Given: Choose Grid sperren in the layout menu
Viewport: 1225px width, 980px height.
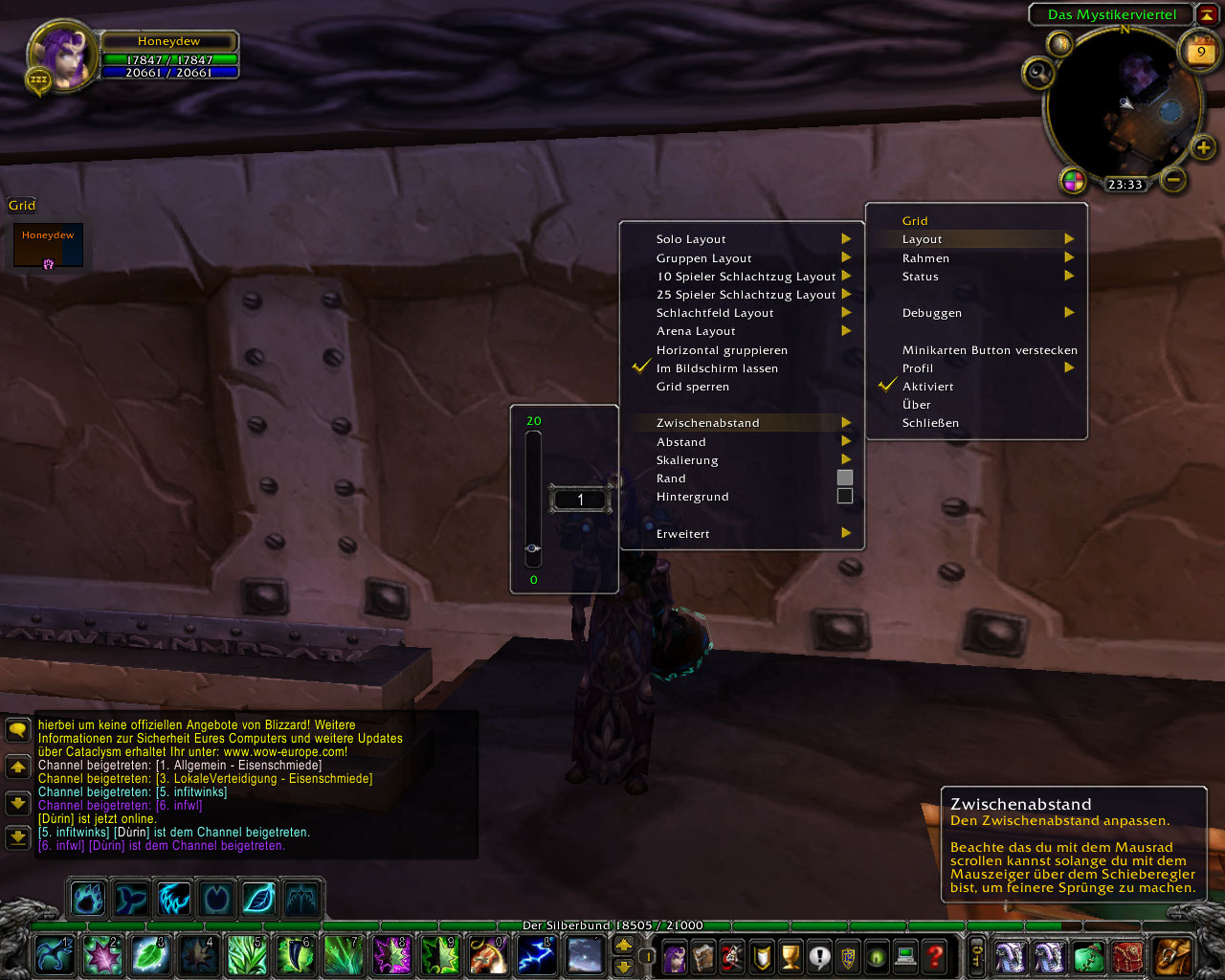Looking at the screenshot, I should 693,387.
